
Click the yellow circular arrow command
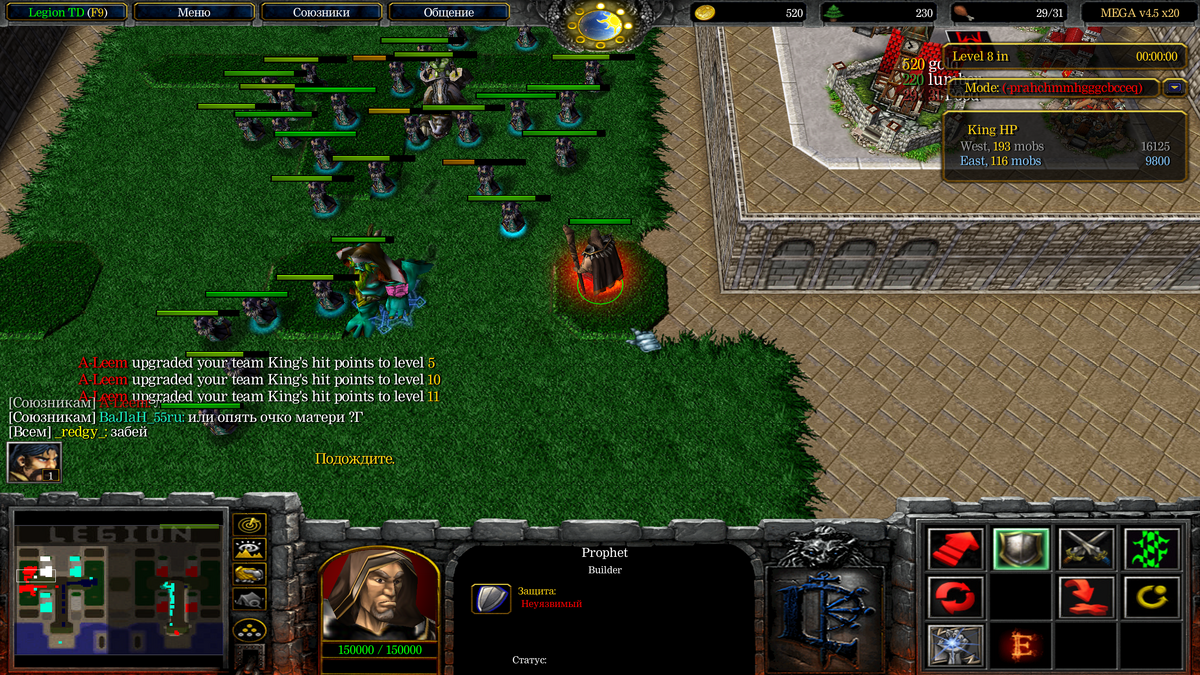(1151, 597)
